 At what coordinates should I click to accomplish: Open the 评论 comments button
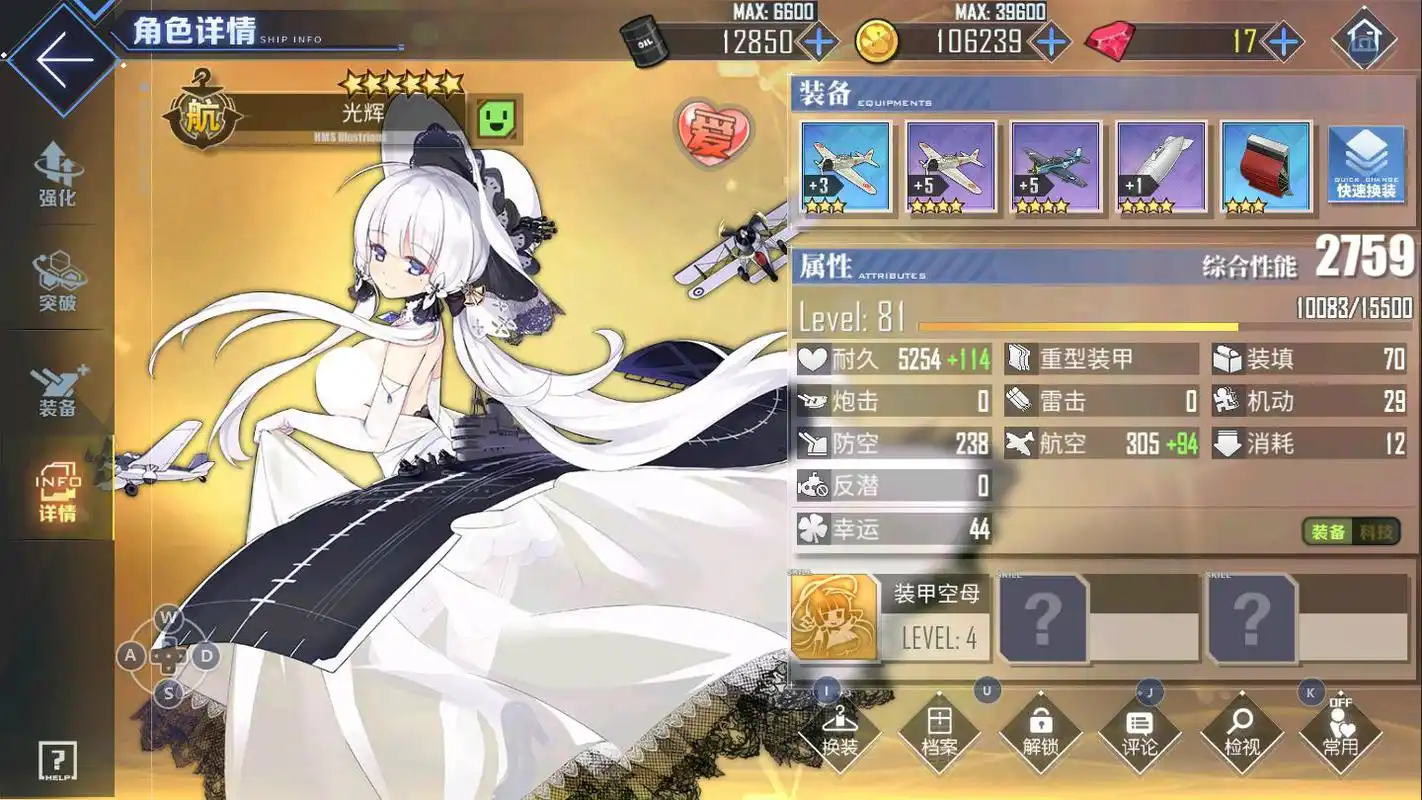pyautogui.click(x=1140, y=733)
